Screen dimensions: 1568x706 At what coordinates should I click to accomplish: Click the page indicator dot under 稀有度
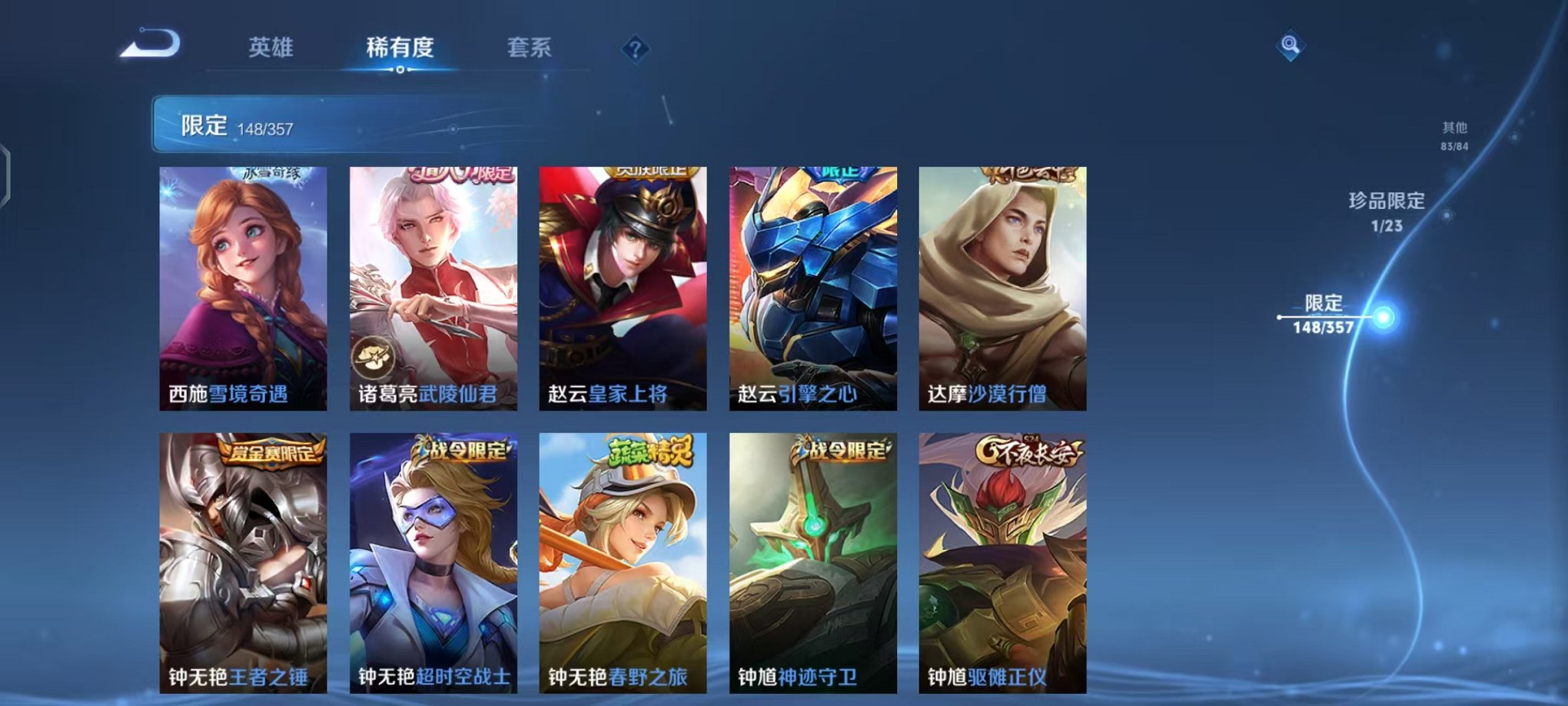(x=399, y=71)
